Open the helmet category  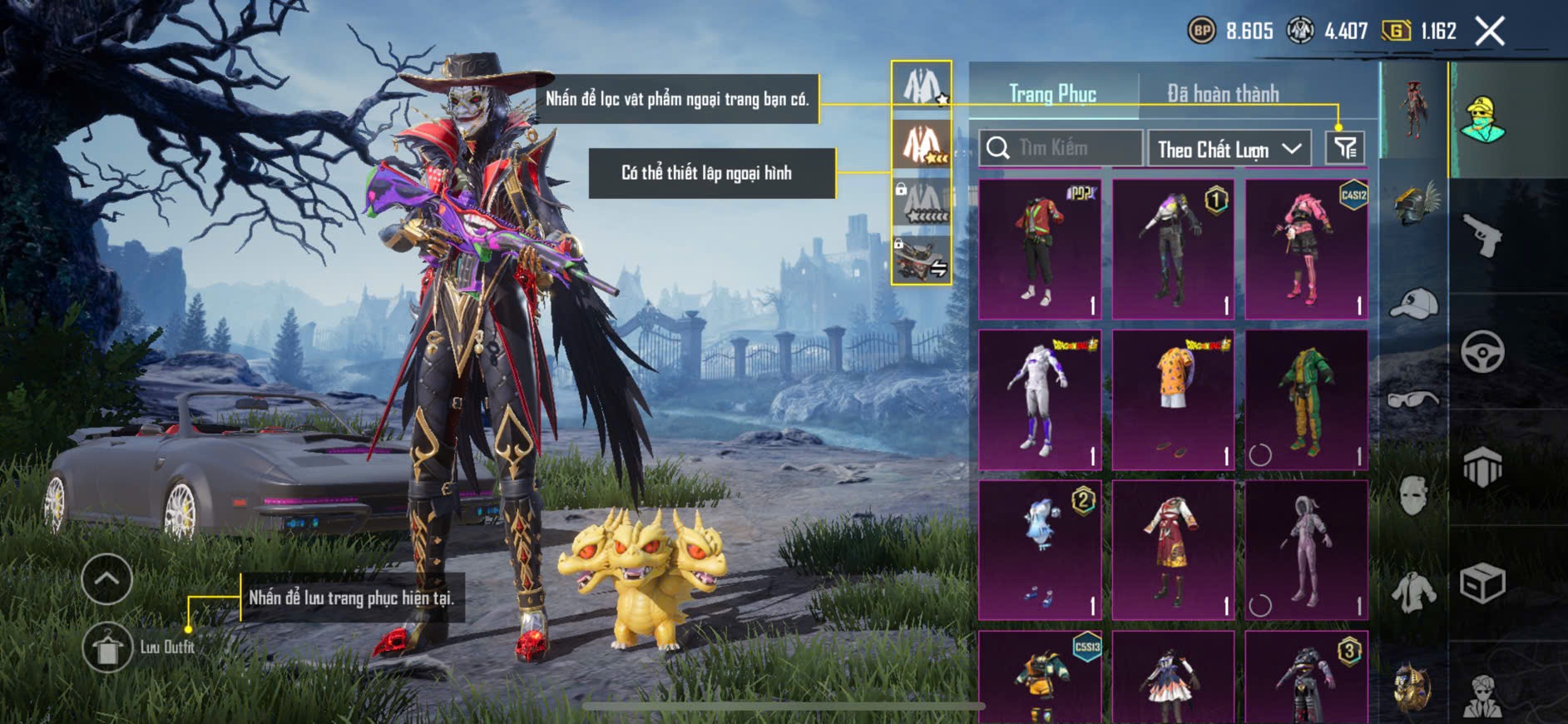(1414, 206)
